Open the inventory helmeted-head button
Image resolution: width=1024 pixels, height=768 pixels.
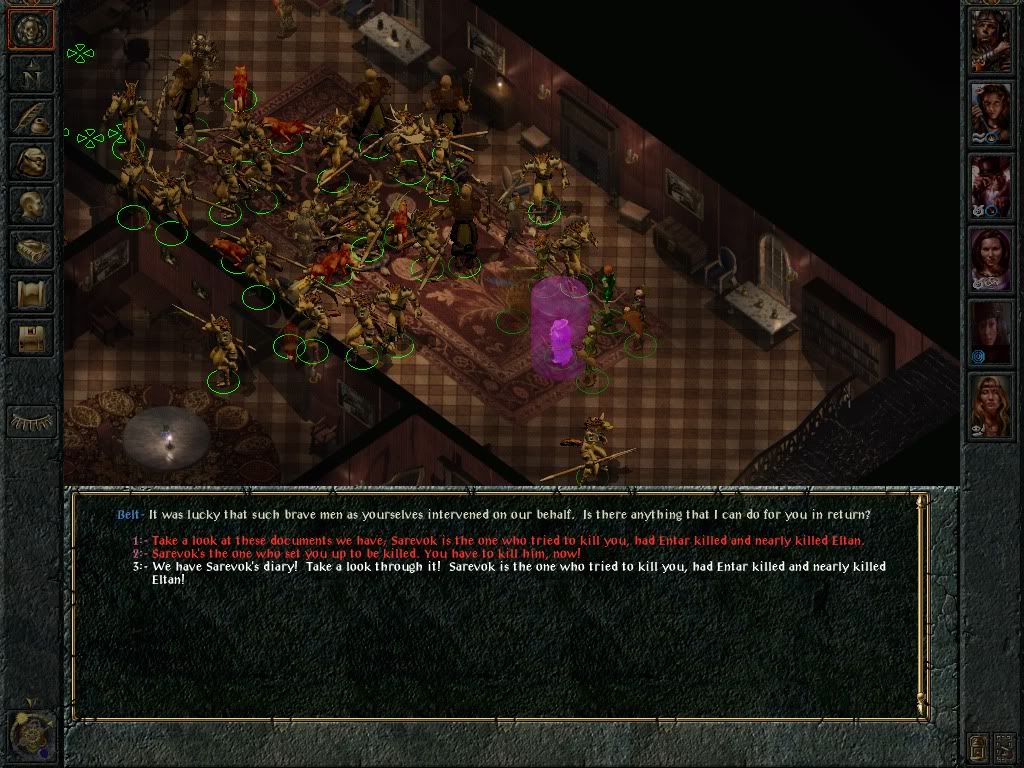(x=31, y=162)
